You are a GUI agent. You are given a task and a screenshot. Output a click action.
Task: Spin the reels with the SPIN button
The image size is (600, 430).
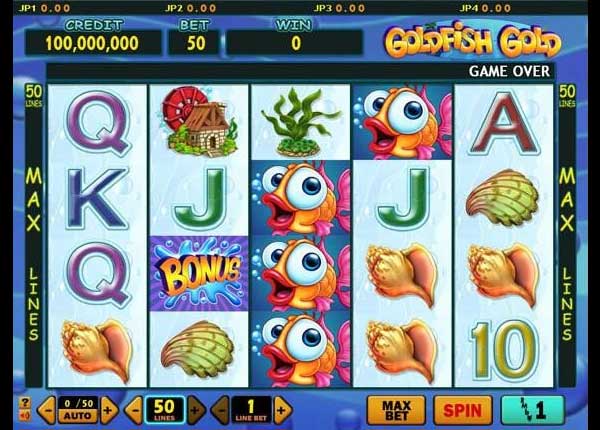(461, 409)
